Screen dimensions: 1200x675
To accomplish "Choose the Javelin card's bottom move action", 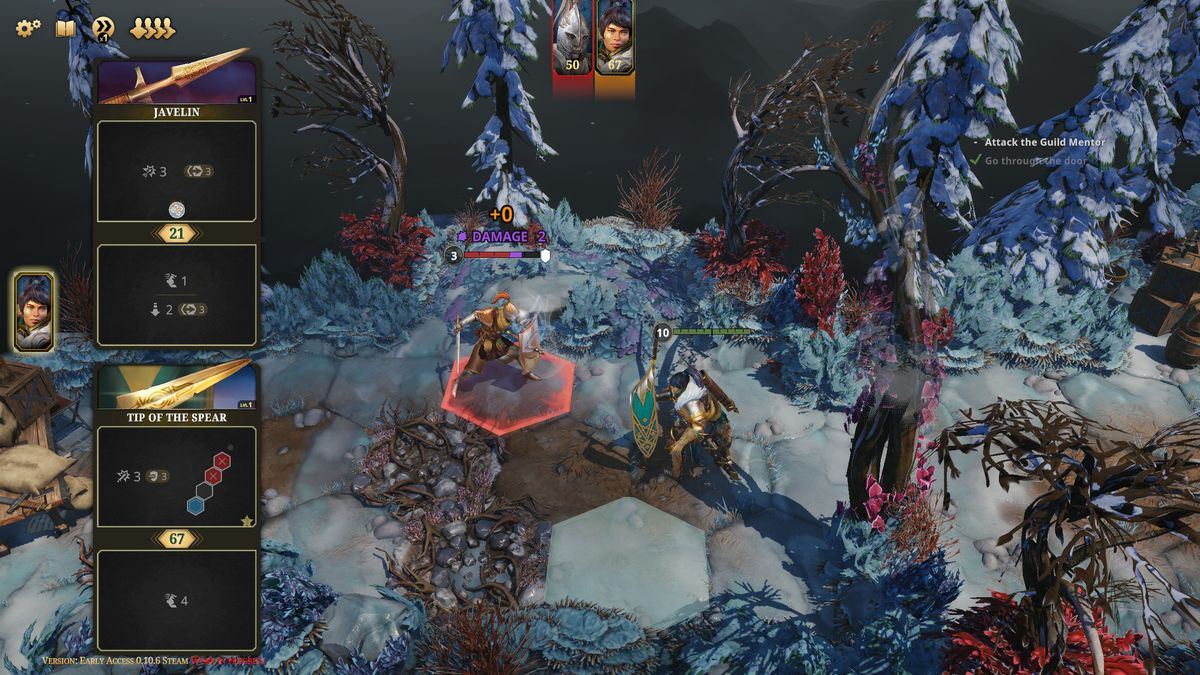I will [177, 295].
